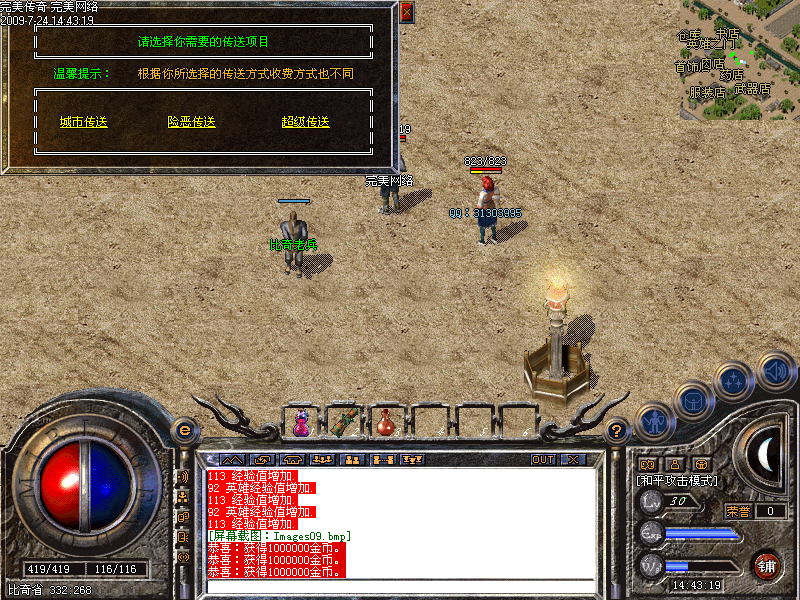
Task: Click the 和平攻击模式 attack mode label
Action: click(x=677, y=481)
